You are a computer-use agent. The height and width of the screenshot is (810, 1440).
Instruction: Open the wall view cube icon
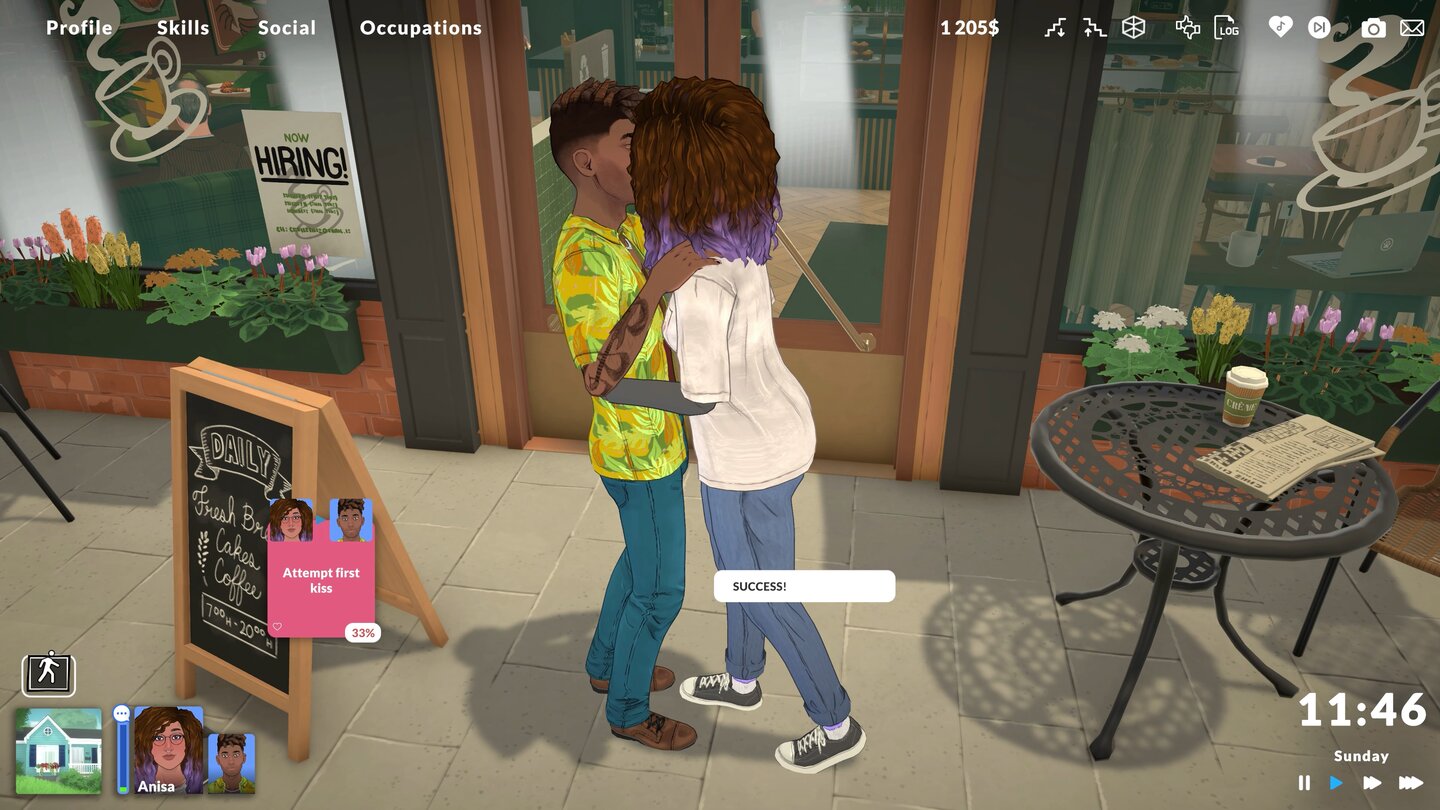[x=1133, y=28]
